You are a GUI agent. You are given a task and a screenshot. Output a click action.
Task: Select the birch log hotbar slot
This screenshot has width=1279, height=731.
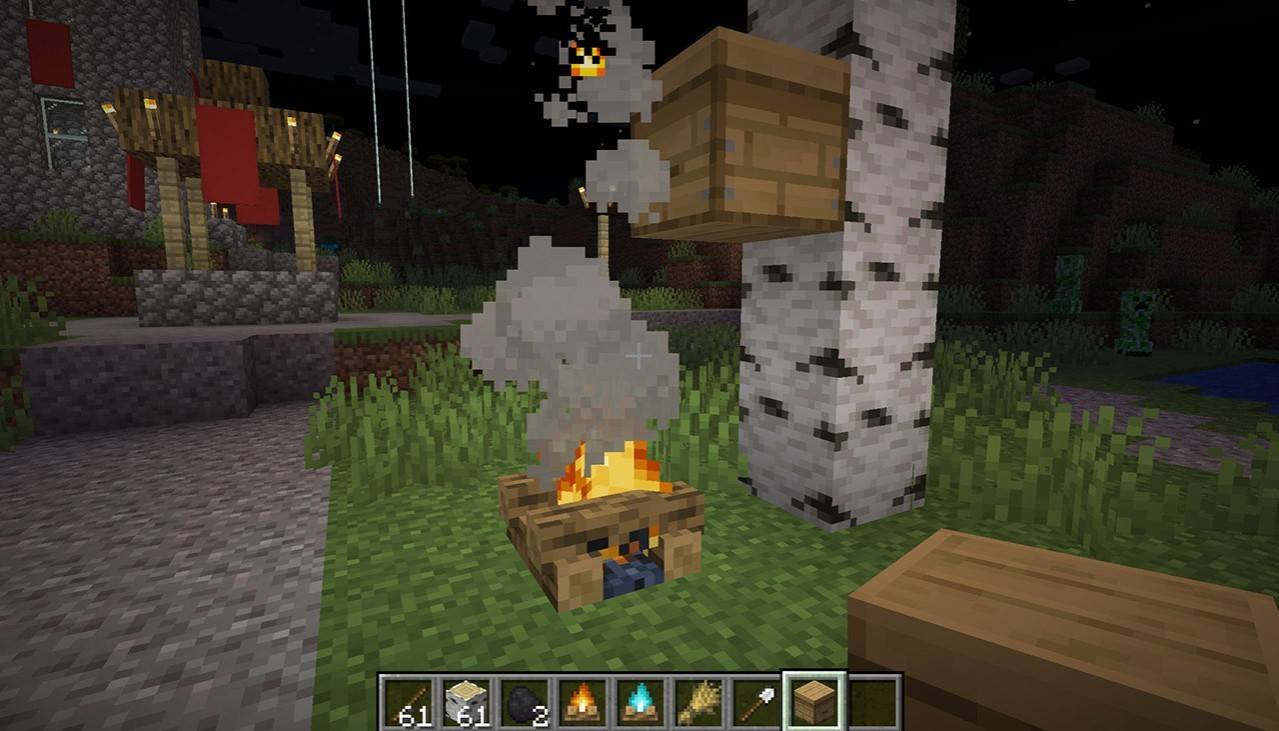pyautogui.click(x=466, y=701)
